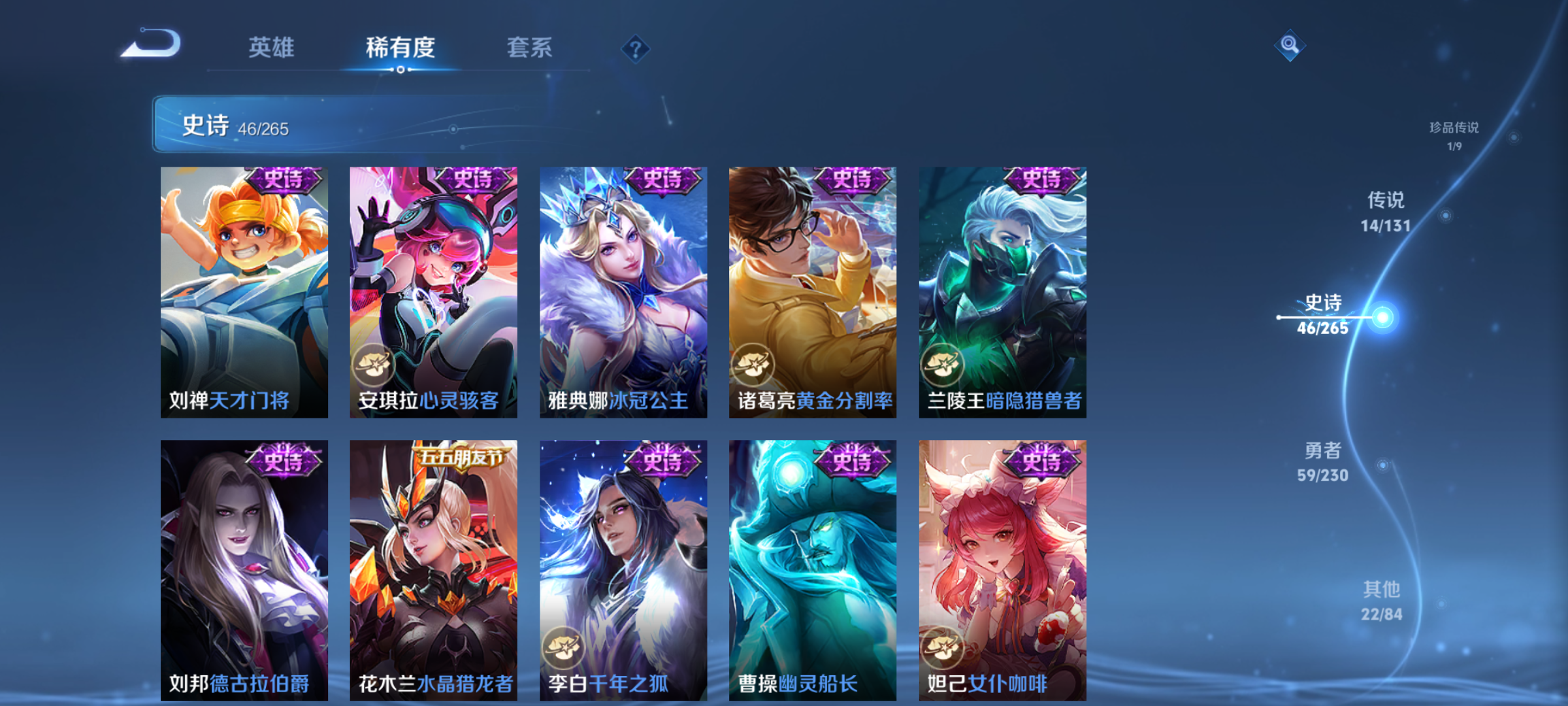Select 刘邦 德古拉伯爵 skin card
Viewport: 1568px width, 706px height.
(x=244, y=570)
